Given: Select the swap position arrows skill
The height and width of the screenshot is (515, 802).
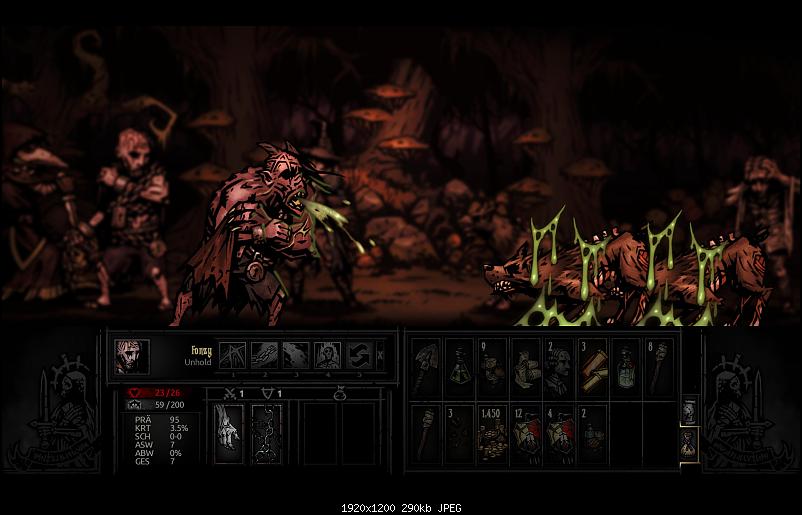Looking at the screenshot, I should pos(358,355).
